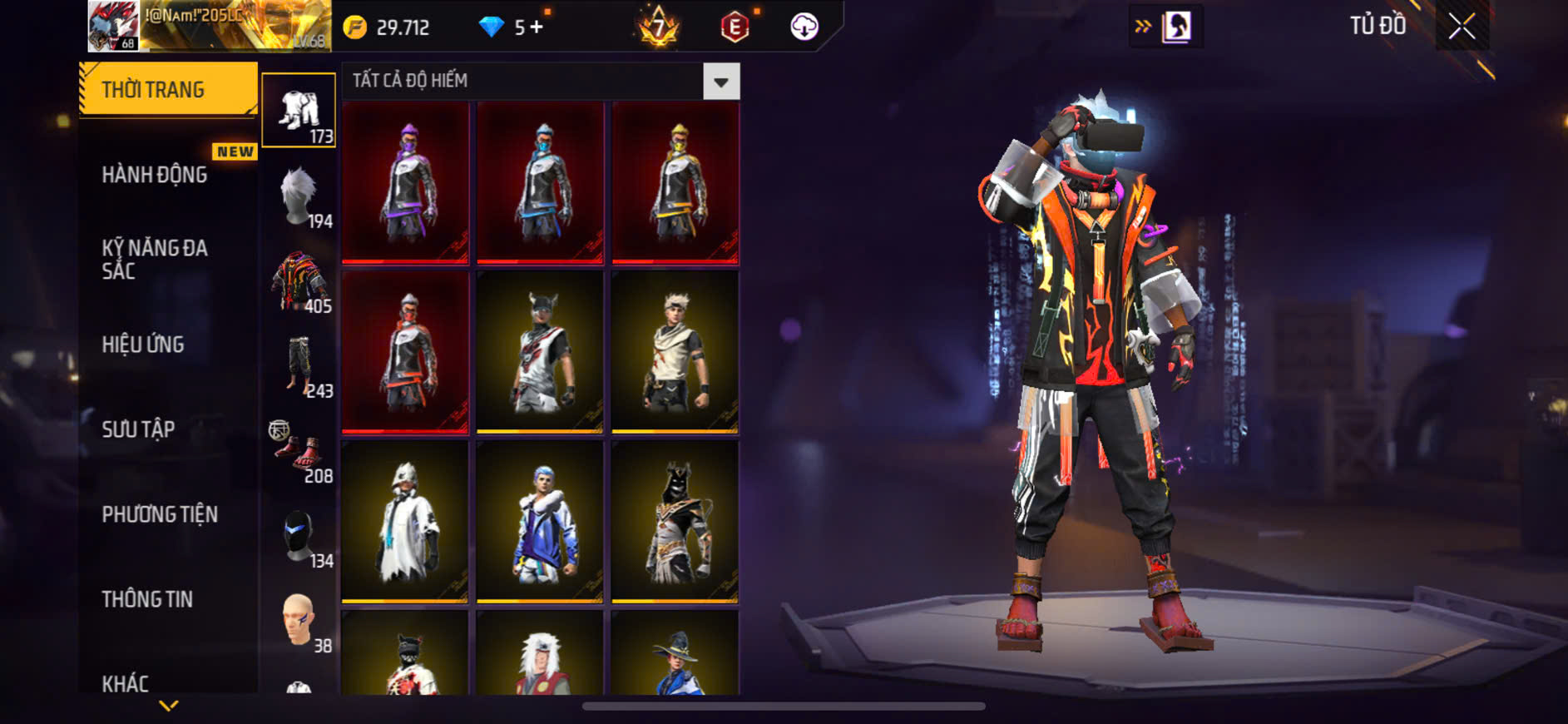The image size is (1568, 724).
Task: Go to the Sưu Tập tab
Action: click(x=138, y=429)
